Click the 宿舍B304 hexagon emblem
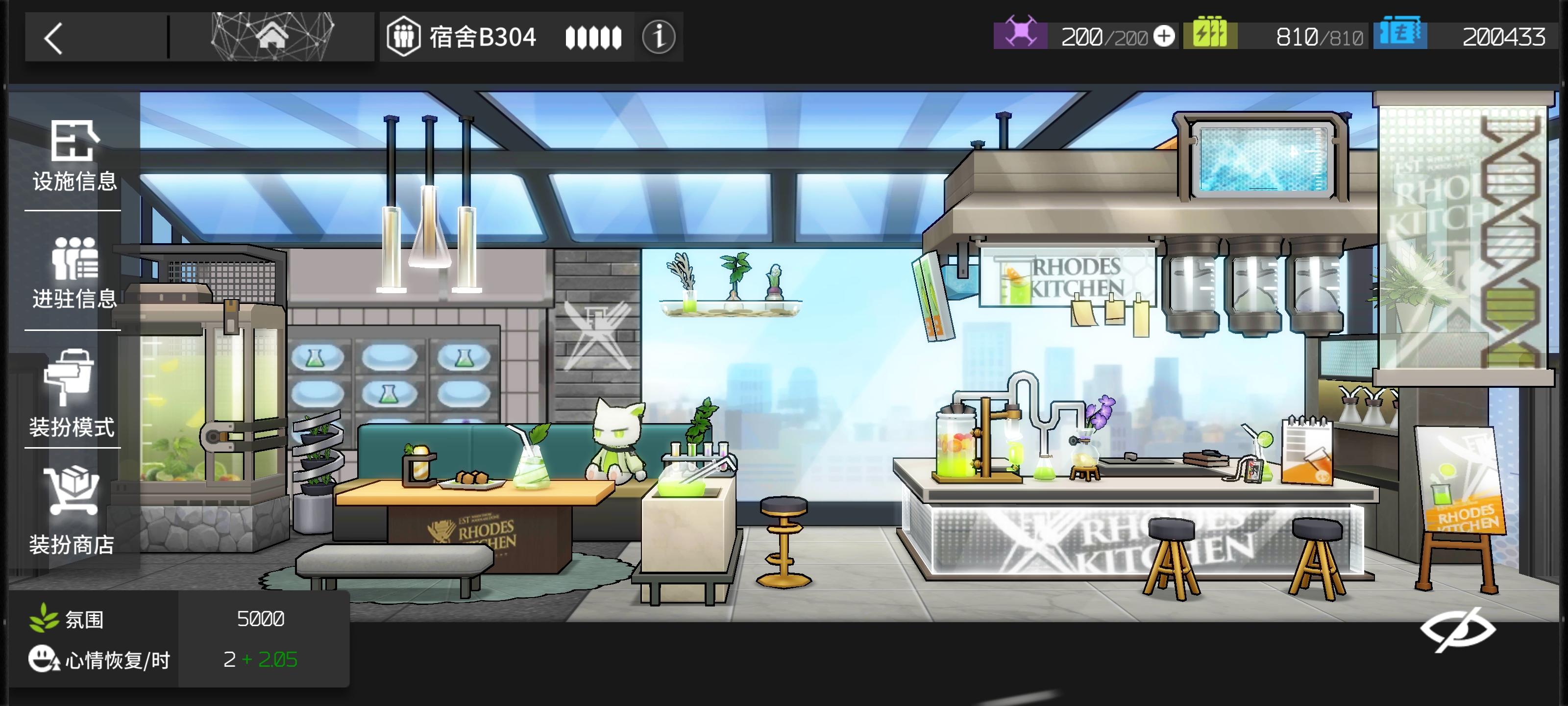This screenshot has width=1568, height=706. [x=404, y=37]
